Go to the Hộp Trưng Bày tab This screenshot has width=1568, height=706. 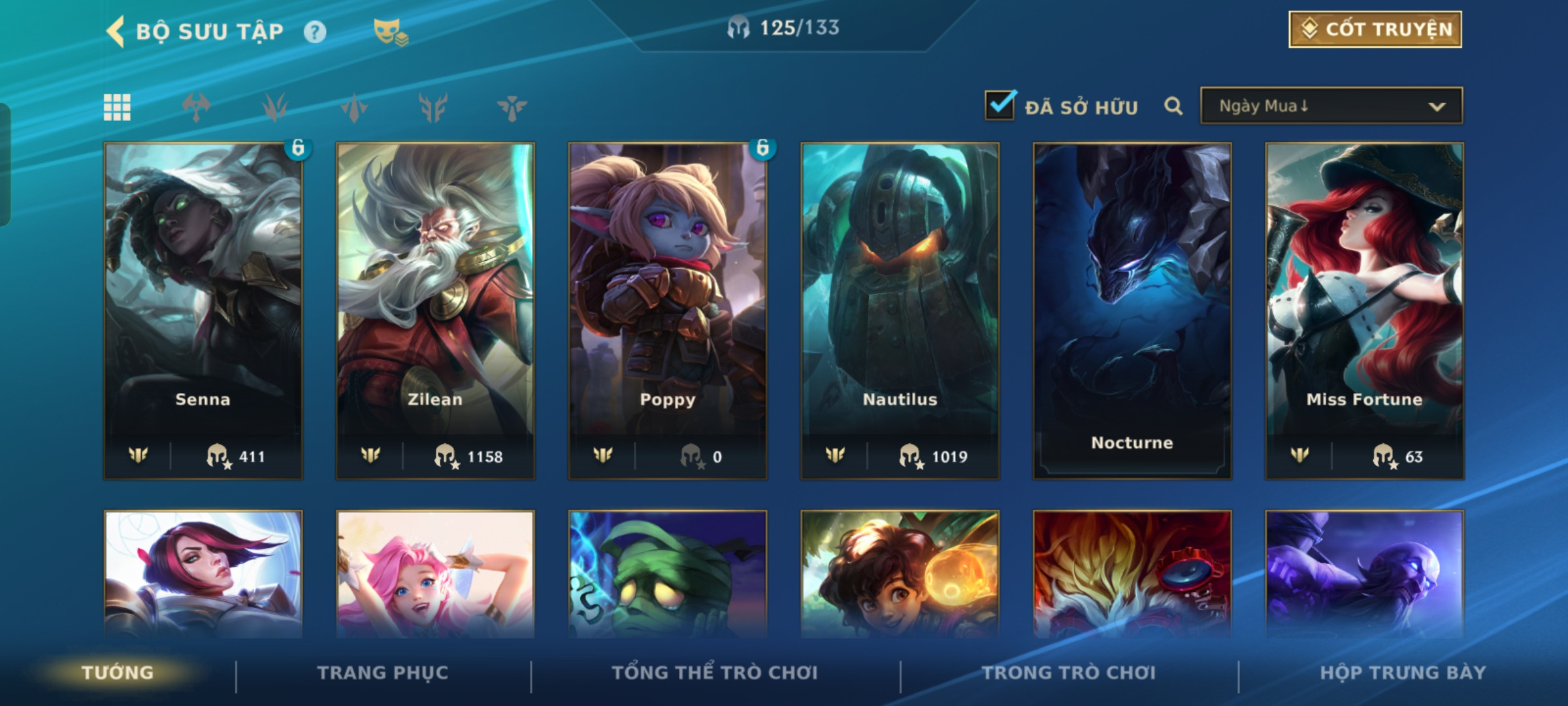[1403, 673]
